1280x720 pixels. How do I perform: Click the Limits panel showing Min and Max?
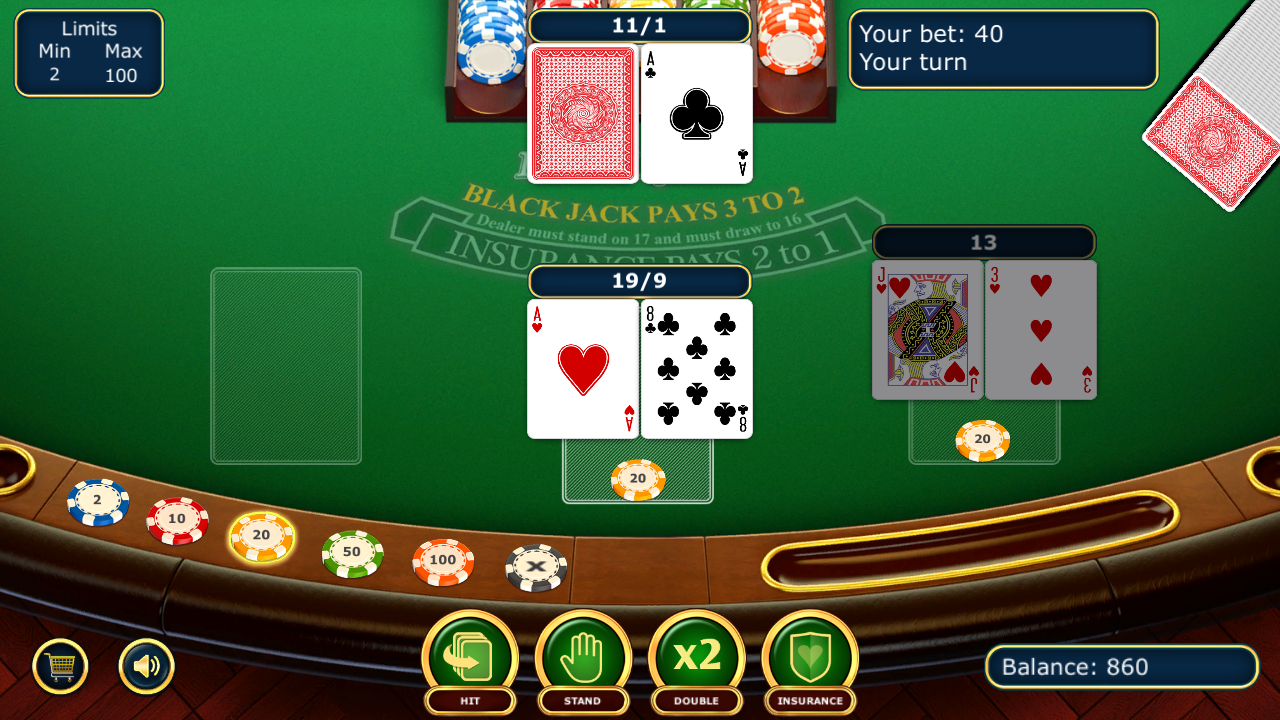[88, 52]
